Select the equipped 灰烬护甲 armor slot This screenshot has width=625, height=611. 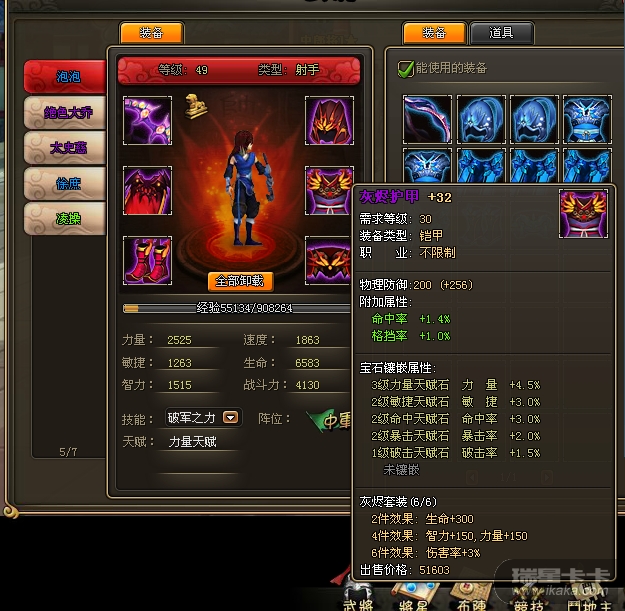329,190
